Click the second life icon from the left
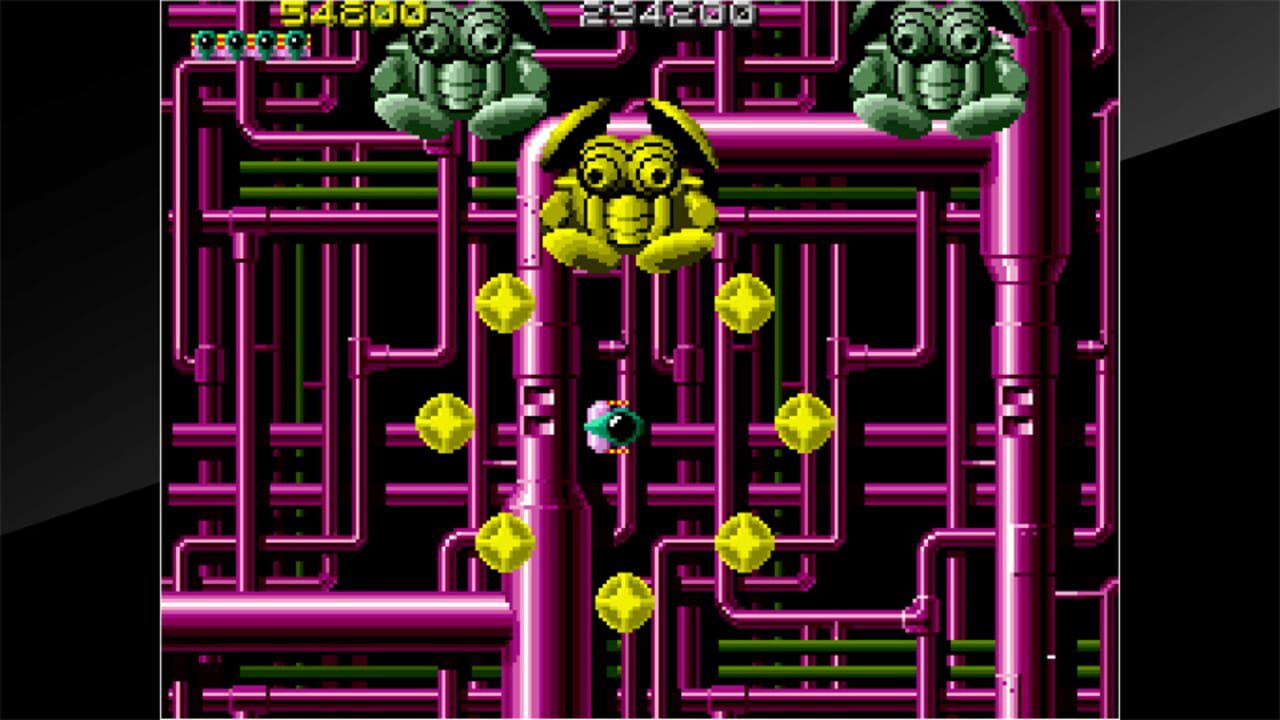 click(x=232, y=42)
